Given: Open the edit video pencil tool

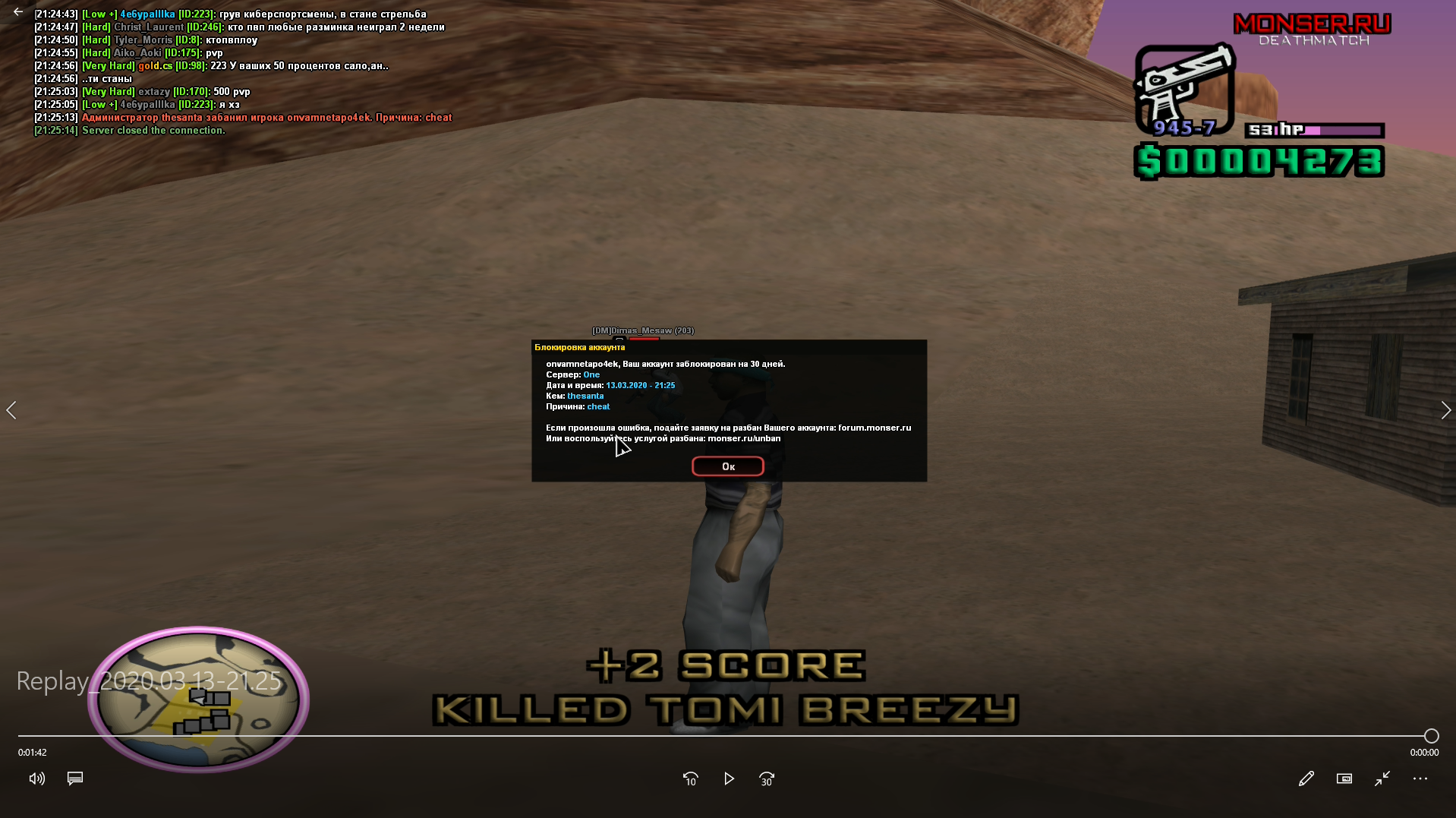Looking at the screenshot, I should point(1306,779).
